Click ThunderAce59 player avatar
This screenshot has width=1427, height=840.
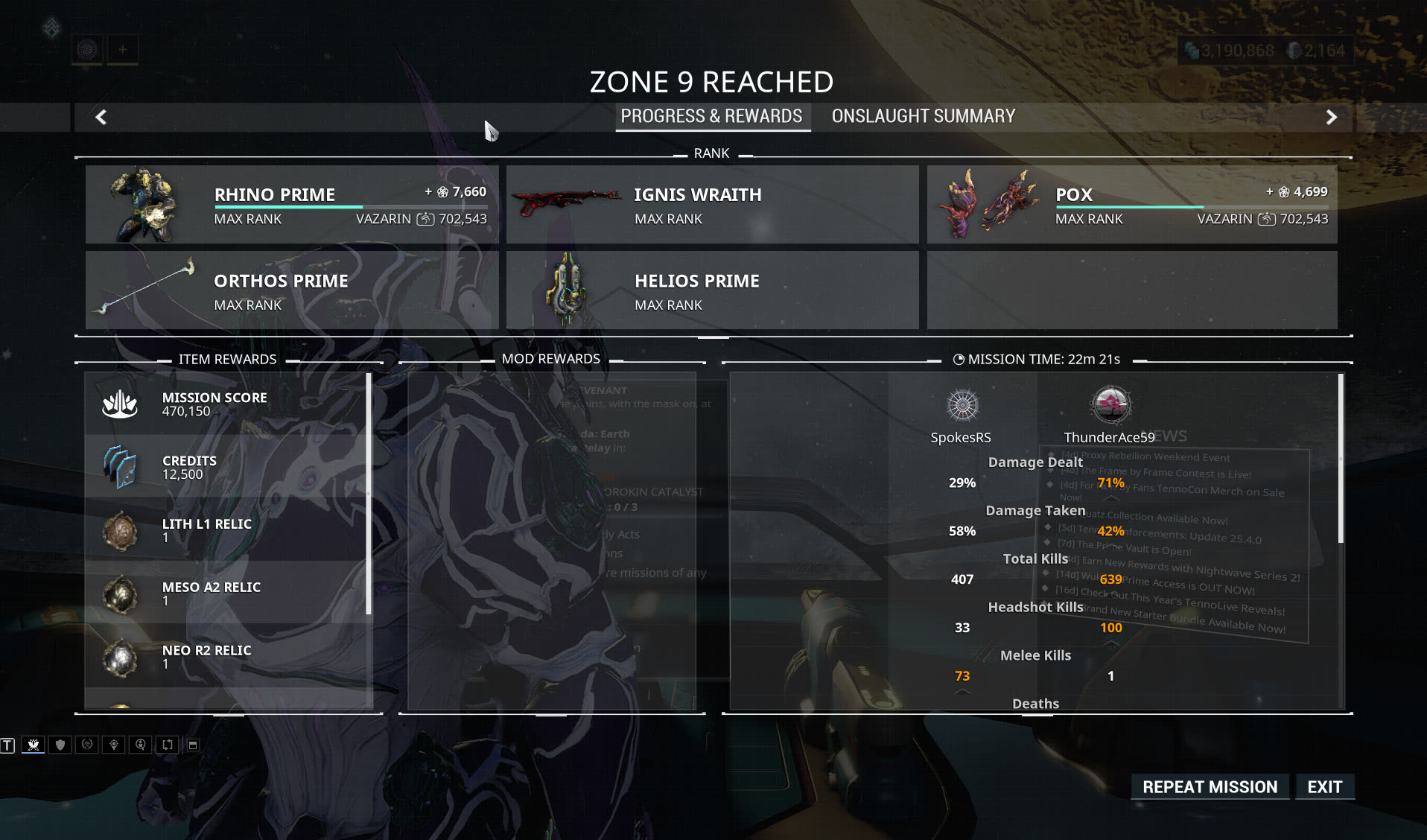(1110, 406)
